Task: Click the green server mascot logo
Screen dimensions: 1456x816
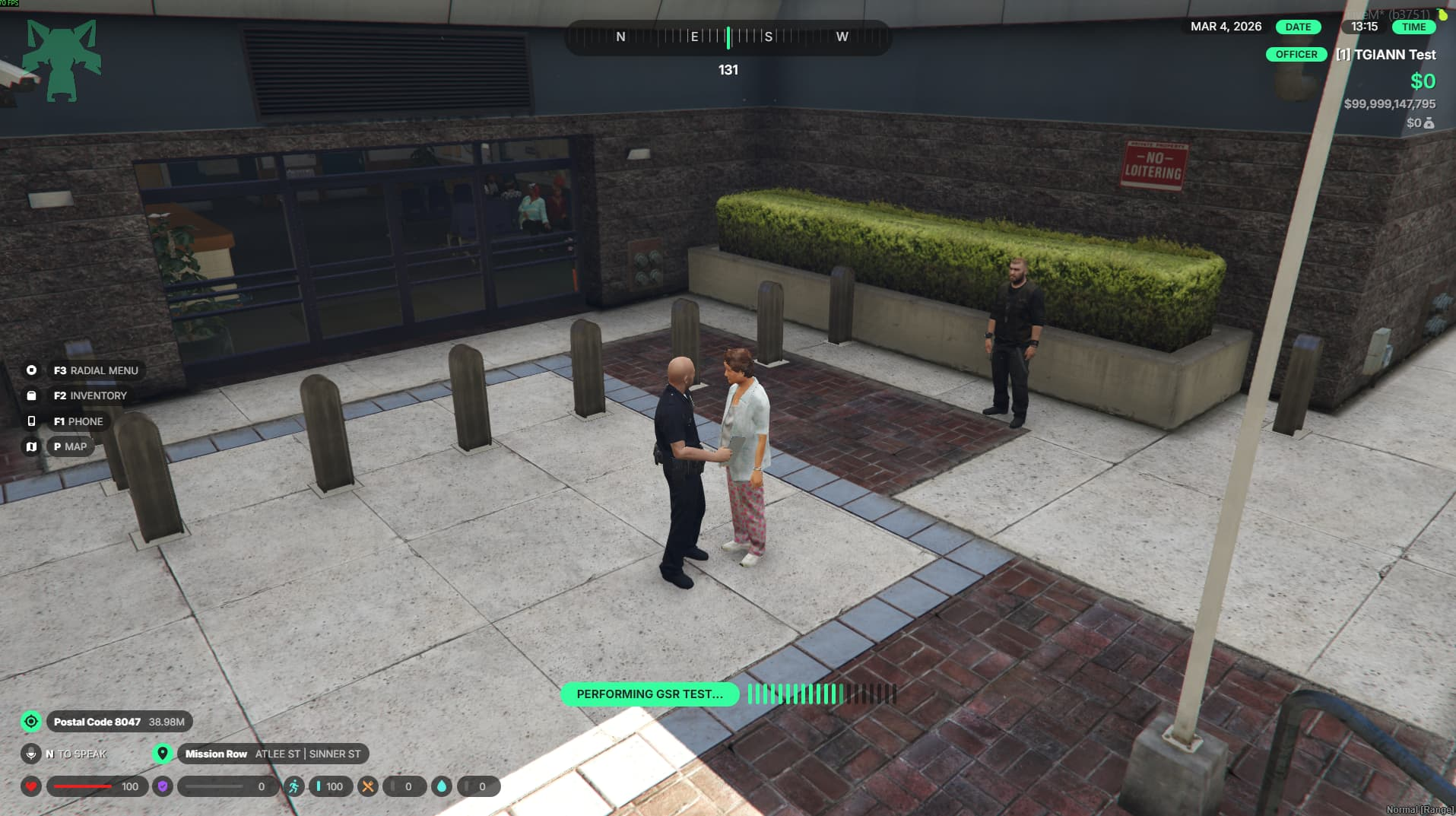Action: click(x=62, y=61)
